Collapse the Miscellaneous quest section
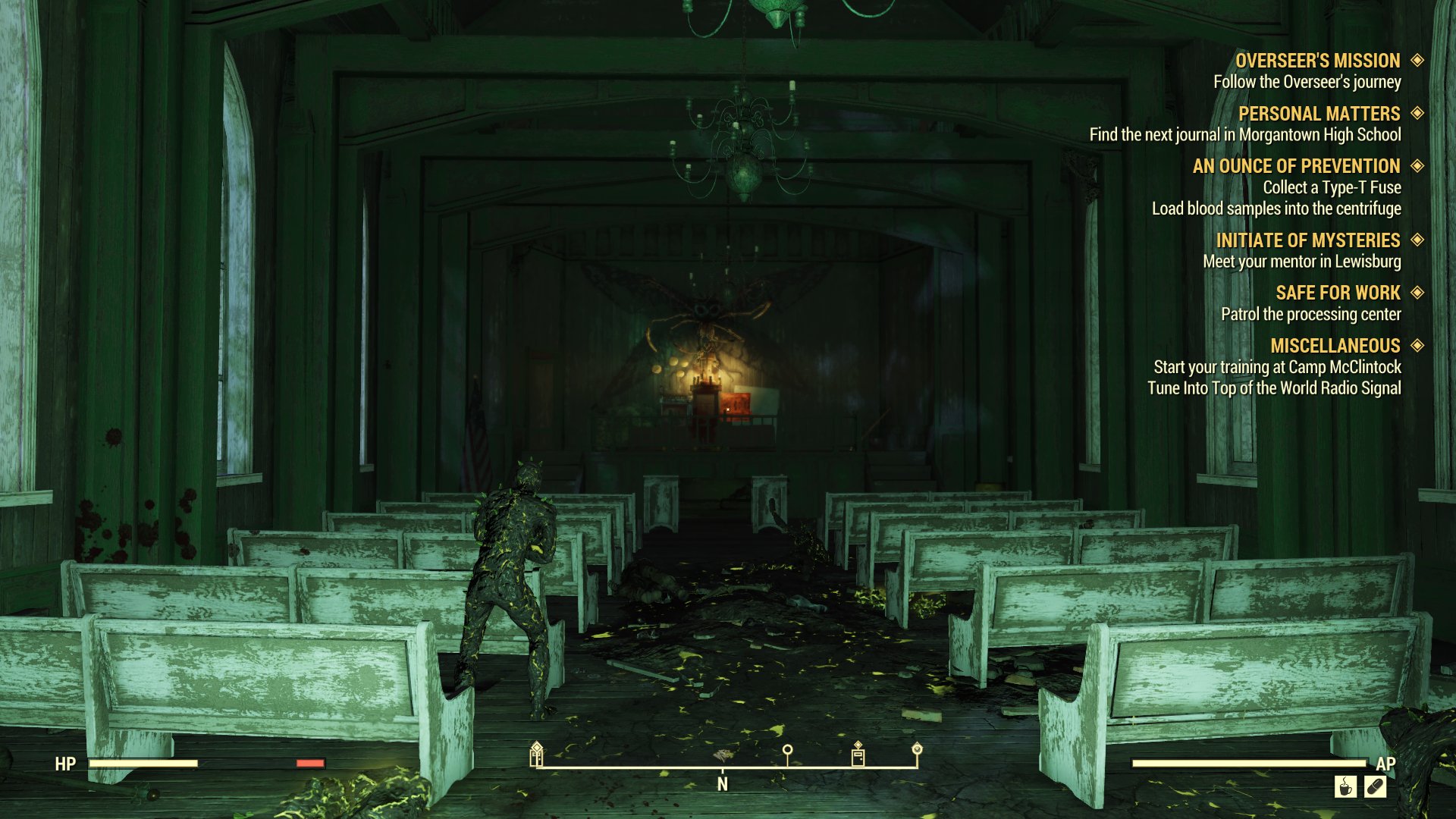The height and width of the screenshot is (819, 1456). coord(1417,346)
